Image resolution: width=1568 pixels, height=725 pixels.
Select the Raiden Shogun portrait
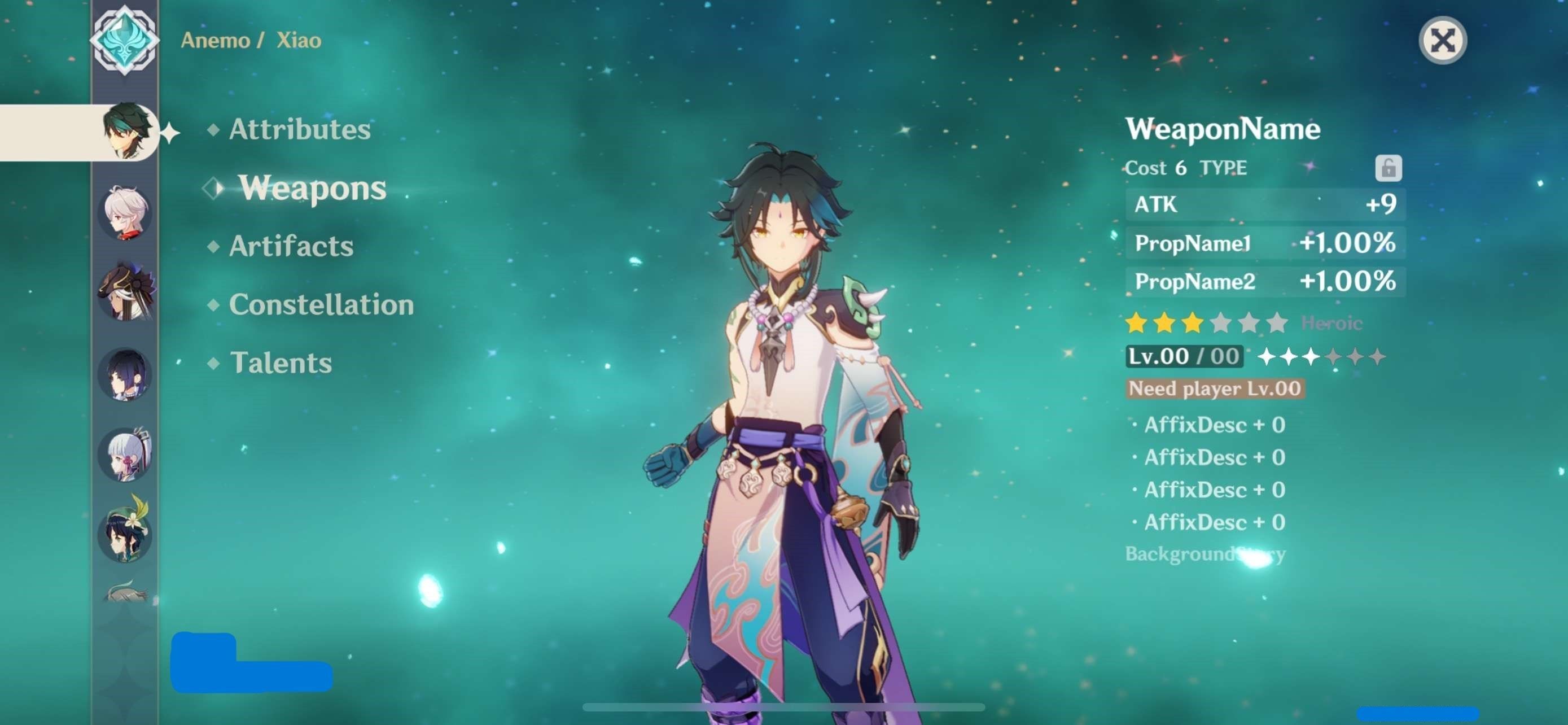[x=125, y=374]
